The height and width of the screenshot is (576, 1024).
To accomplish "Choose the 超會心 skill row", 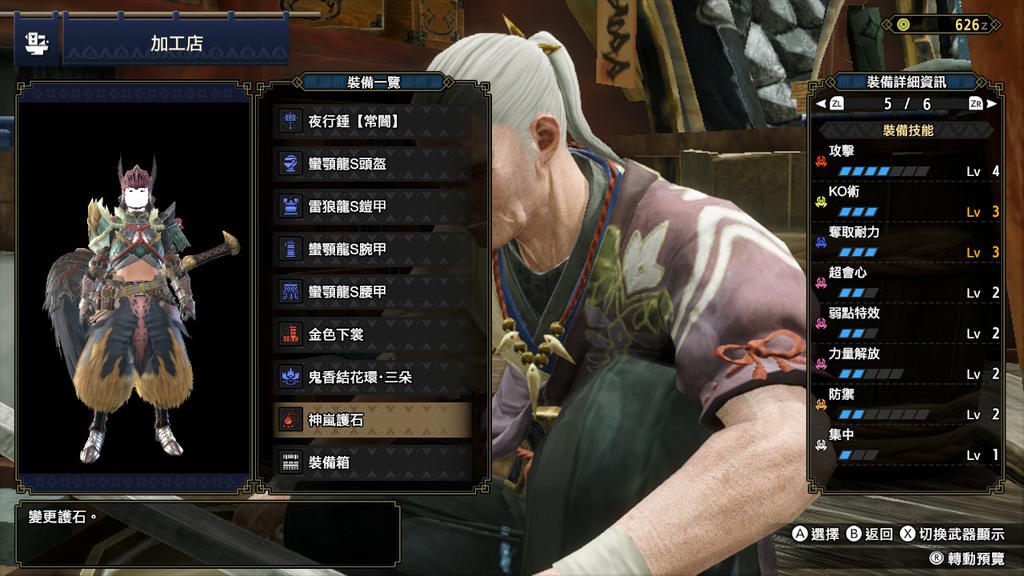I will 907,283.
